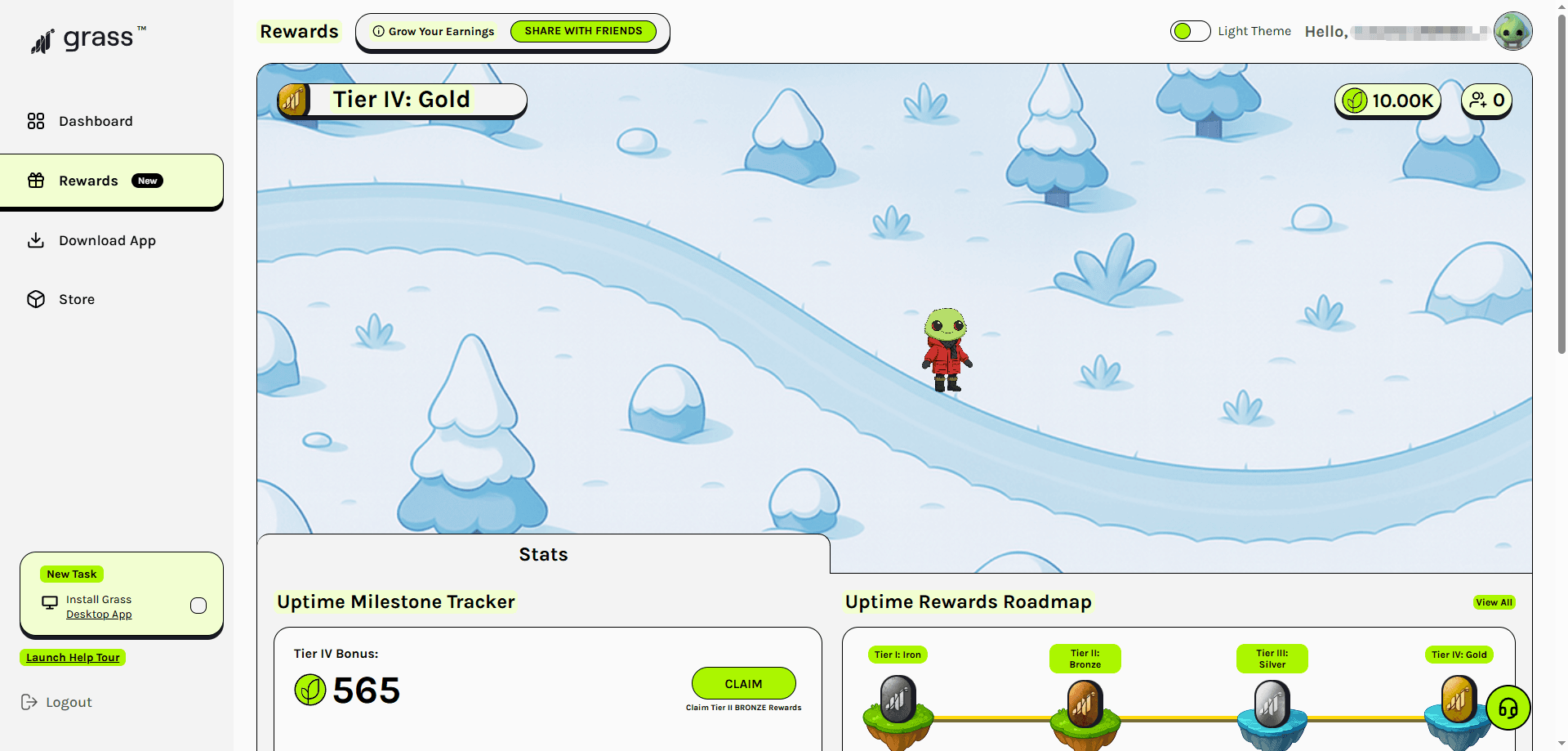Launch the Help Tour
Image resolution: width=1568 pixels, height=751 pixels.
pos(73,658)
